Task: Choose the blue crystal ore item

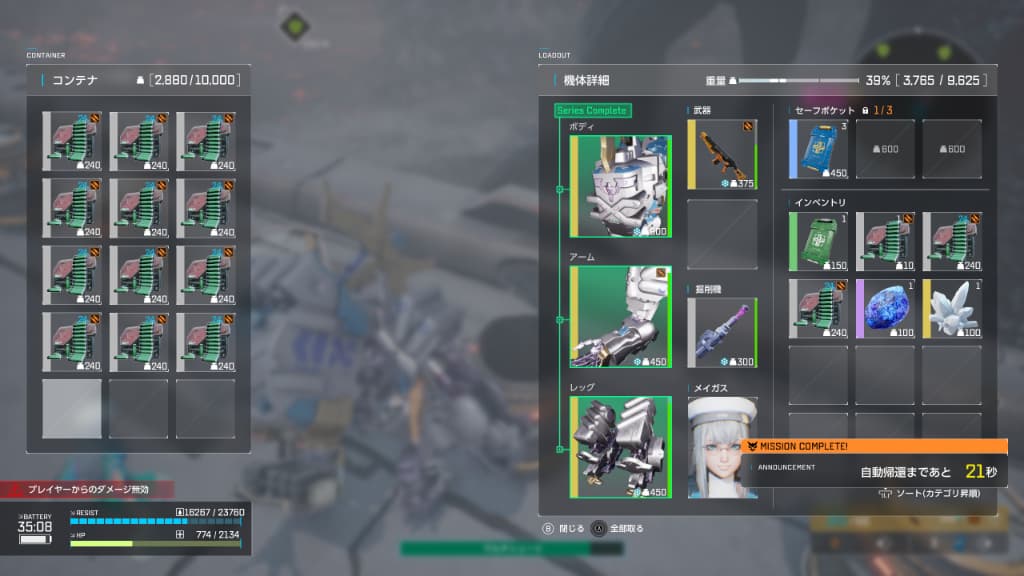Action: (885, 309)
